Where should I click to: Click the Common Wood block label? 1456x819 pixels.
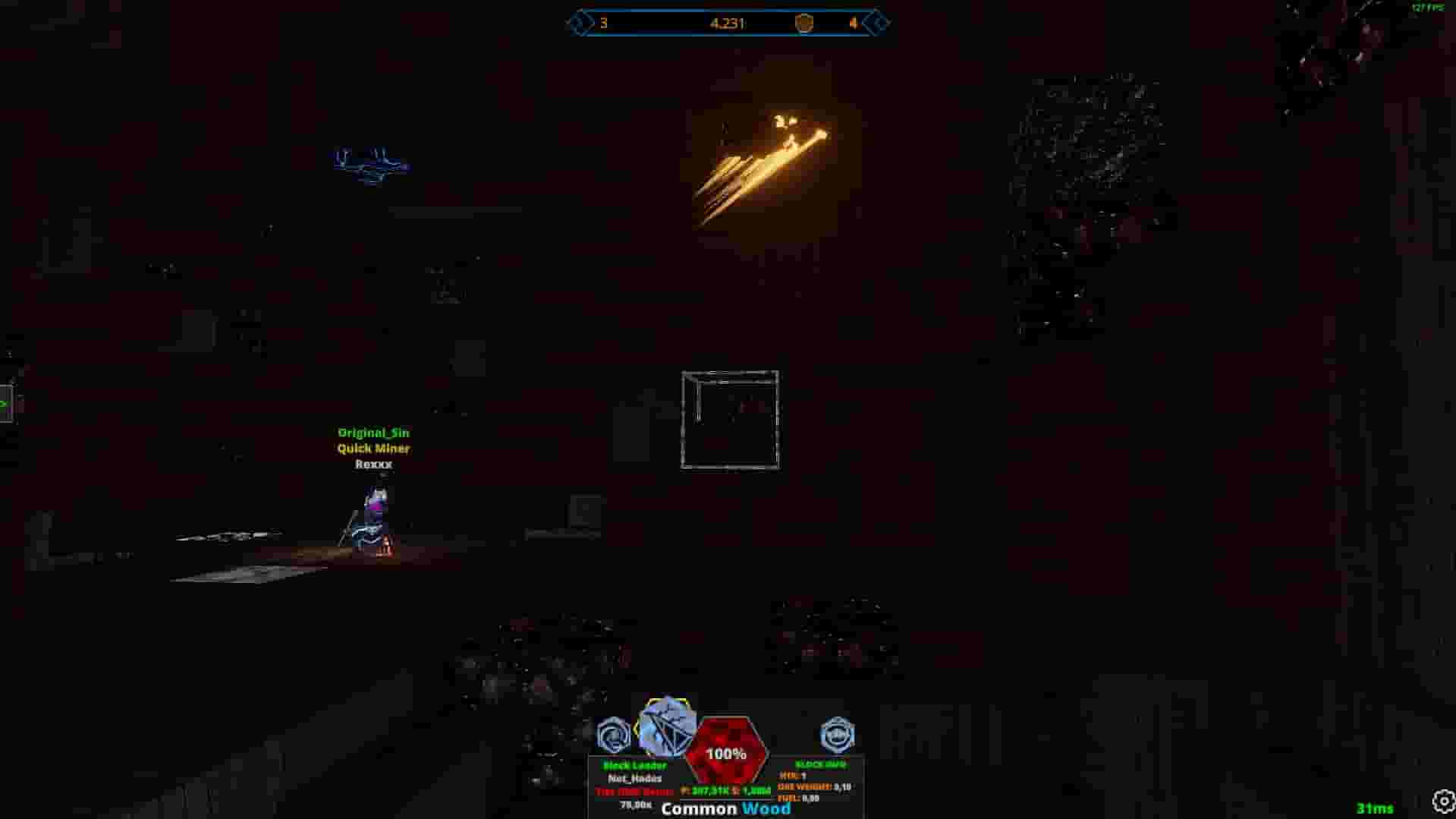727,809
